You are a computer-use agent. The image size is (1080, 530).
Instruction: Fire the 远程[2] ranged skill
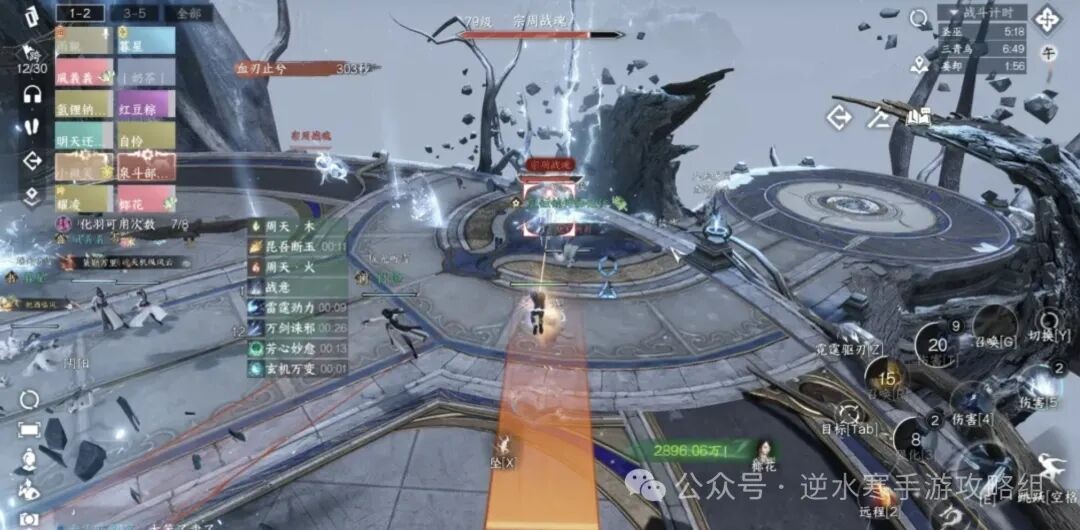881,497
